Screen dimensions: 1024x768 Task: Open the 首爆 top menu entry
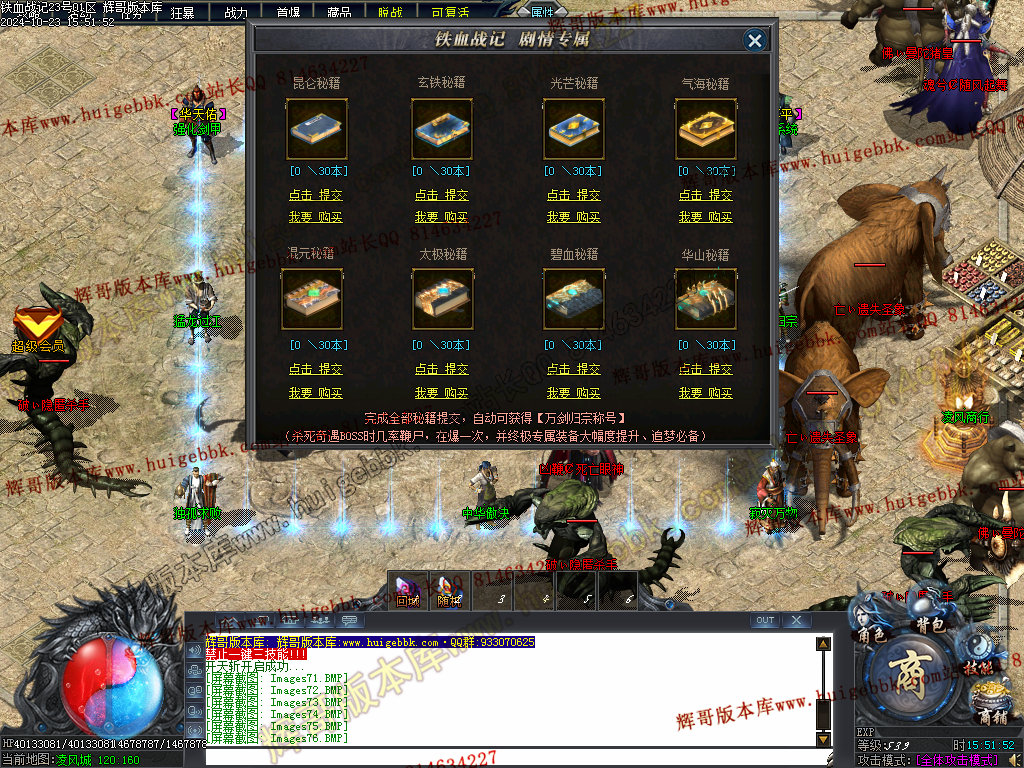pyautogui.click(x=288, y=13)
